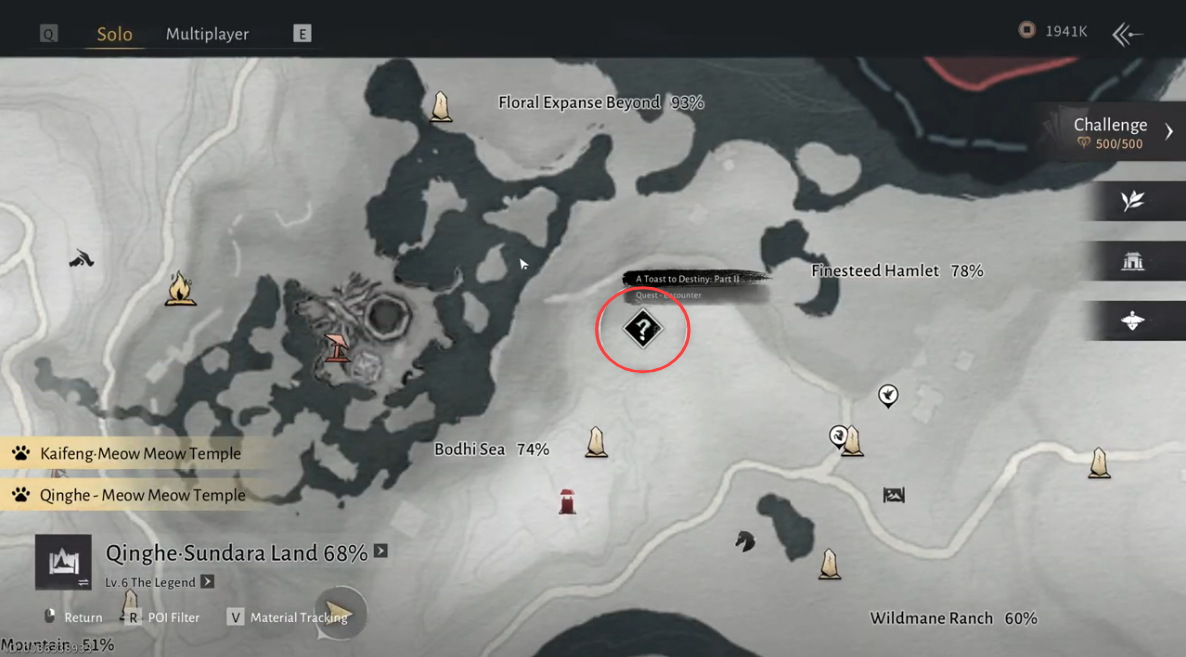Image resolution: width=1186 pixels, height=657 pixels.
Task: Select the boundary stone near Floral Expanse Beyond
Action: (x=440, y=107)
